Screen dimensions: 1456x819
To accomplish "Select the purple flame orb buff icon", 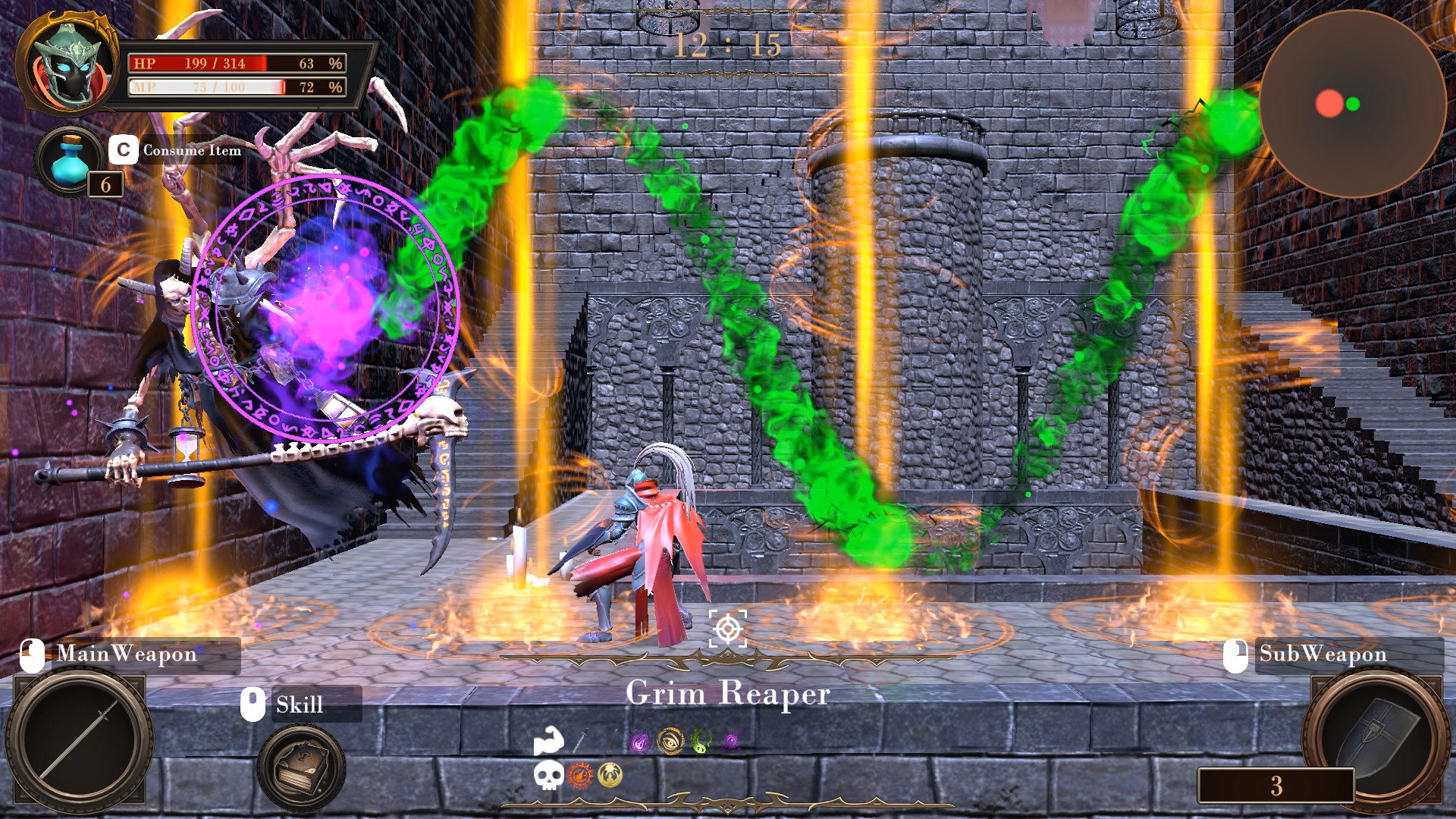I will pos(640,741).
